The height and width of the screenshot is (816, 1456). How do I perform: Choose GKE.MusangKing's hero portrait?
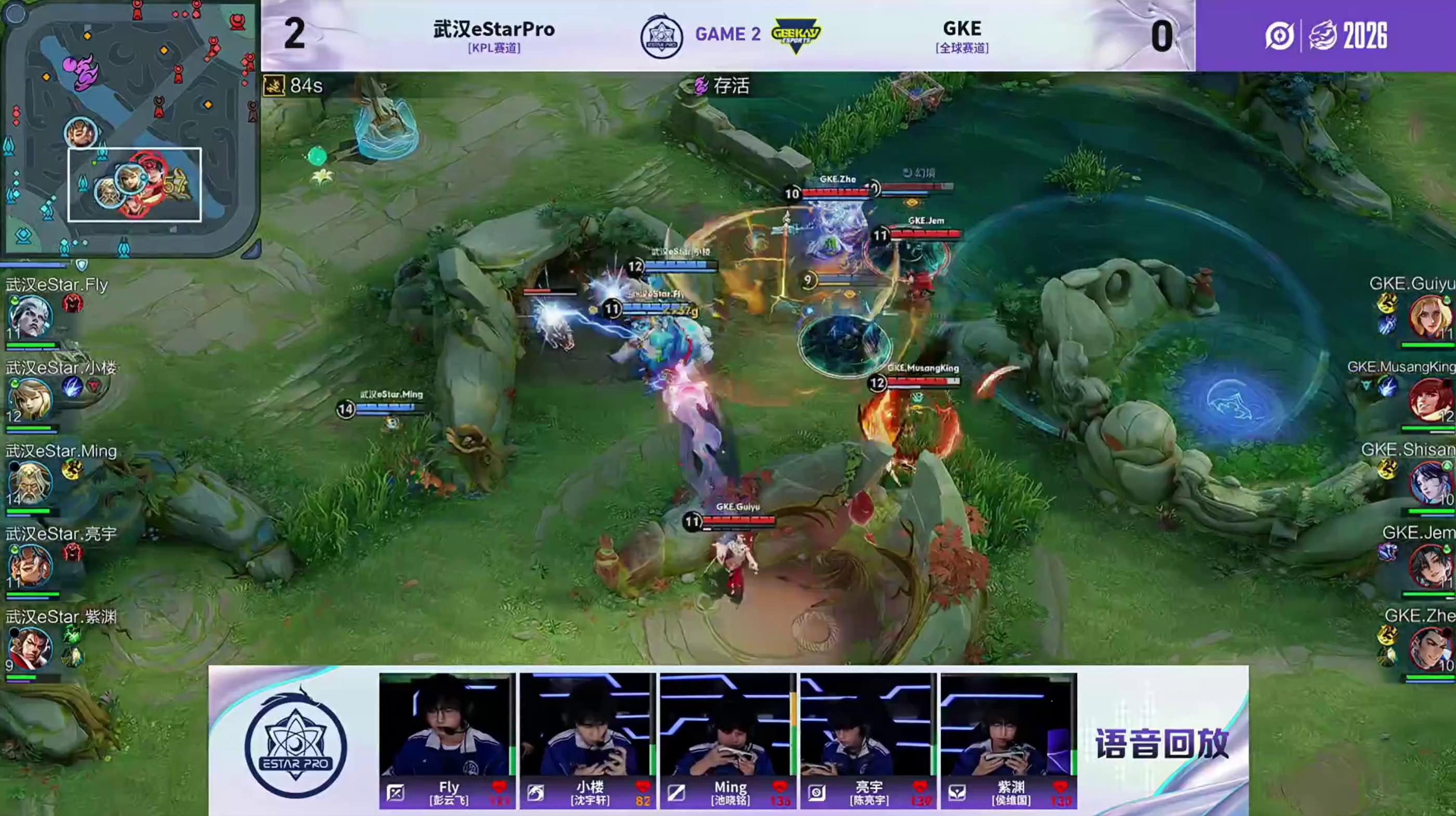click(1429, 400)
